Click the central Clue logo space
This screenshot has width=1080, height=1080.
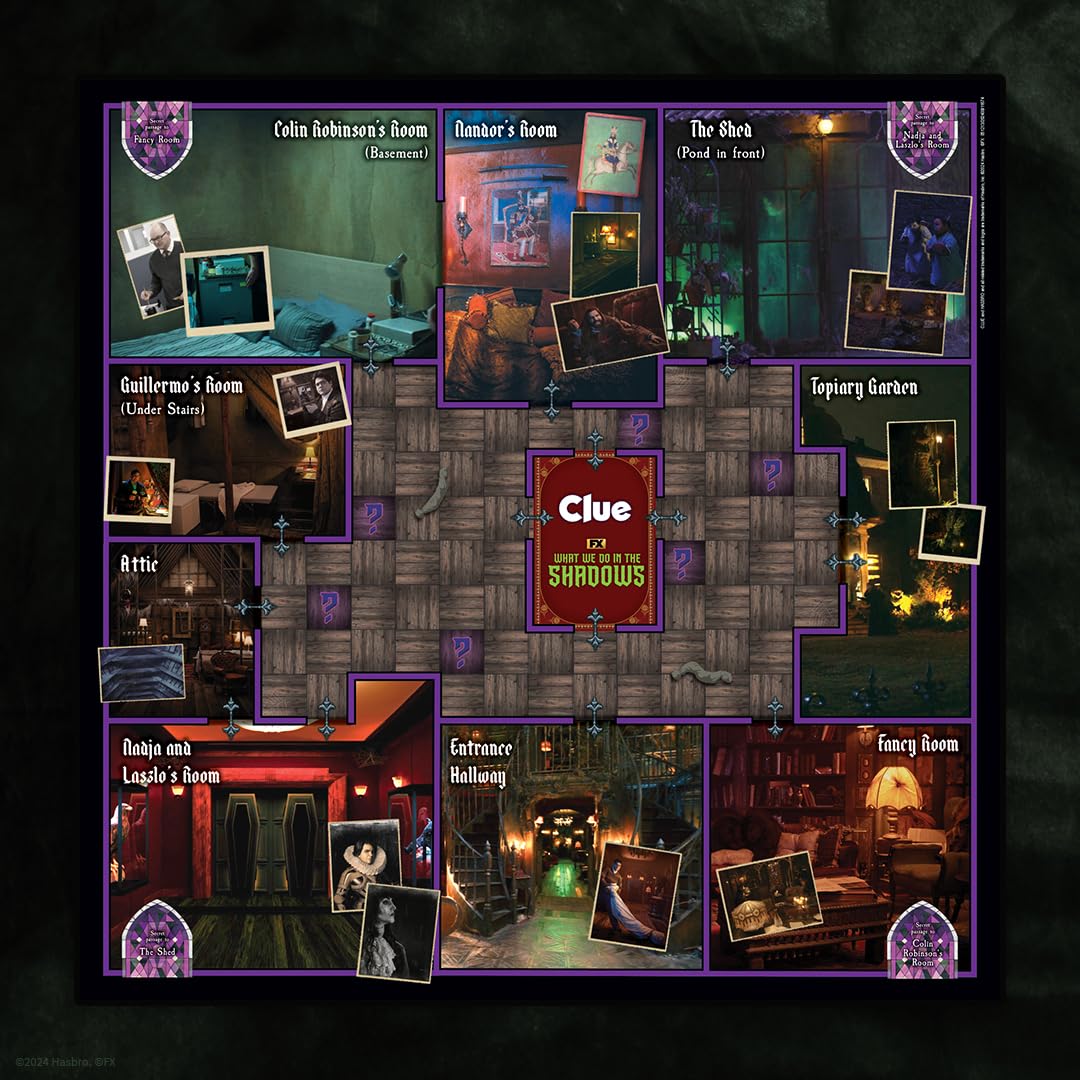click(x=595, y=540)
